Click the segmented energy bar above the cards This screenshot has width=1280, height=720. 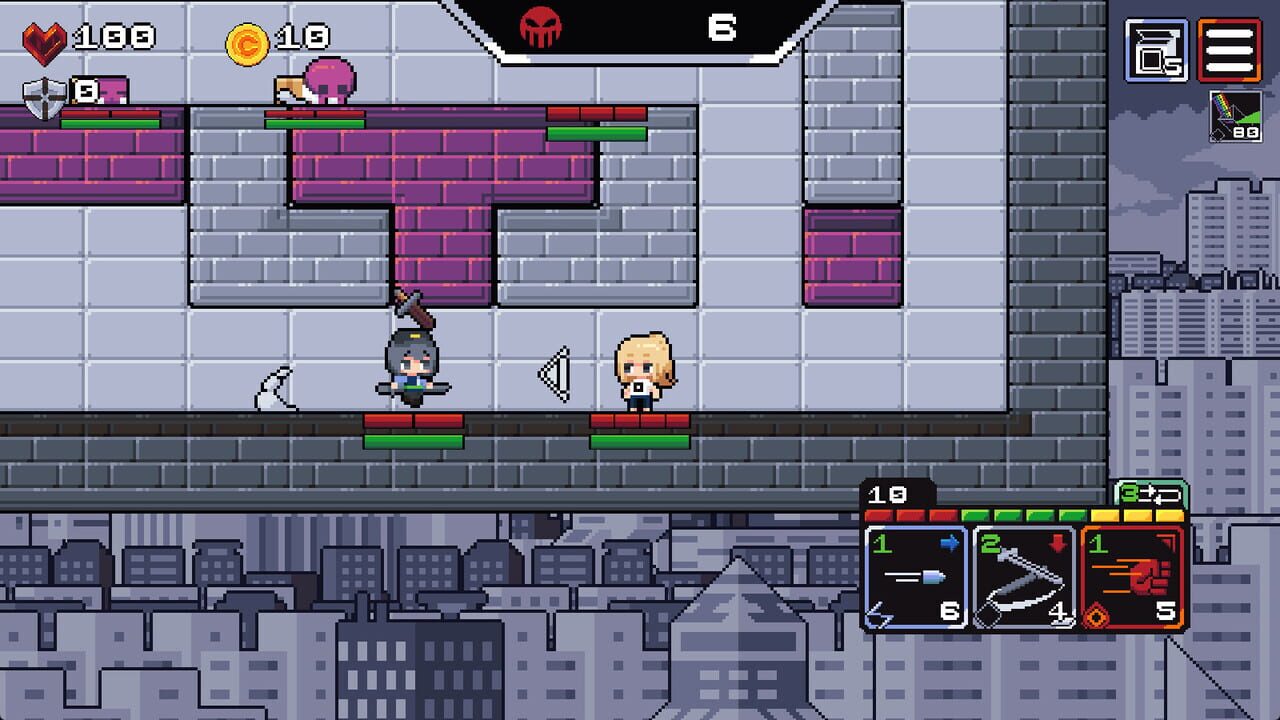click(1020, 514)
